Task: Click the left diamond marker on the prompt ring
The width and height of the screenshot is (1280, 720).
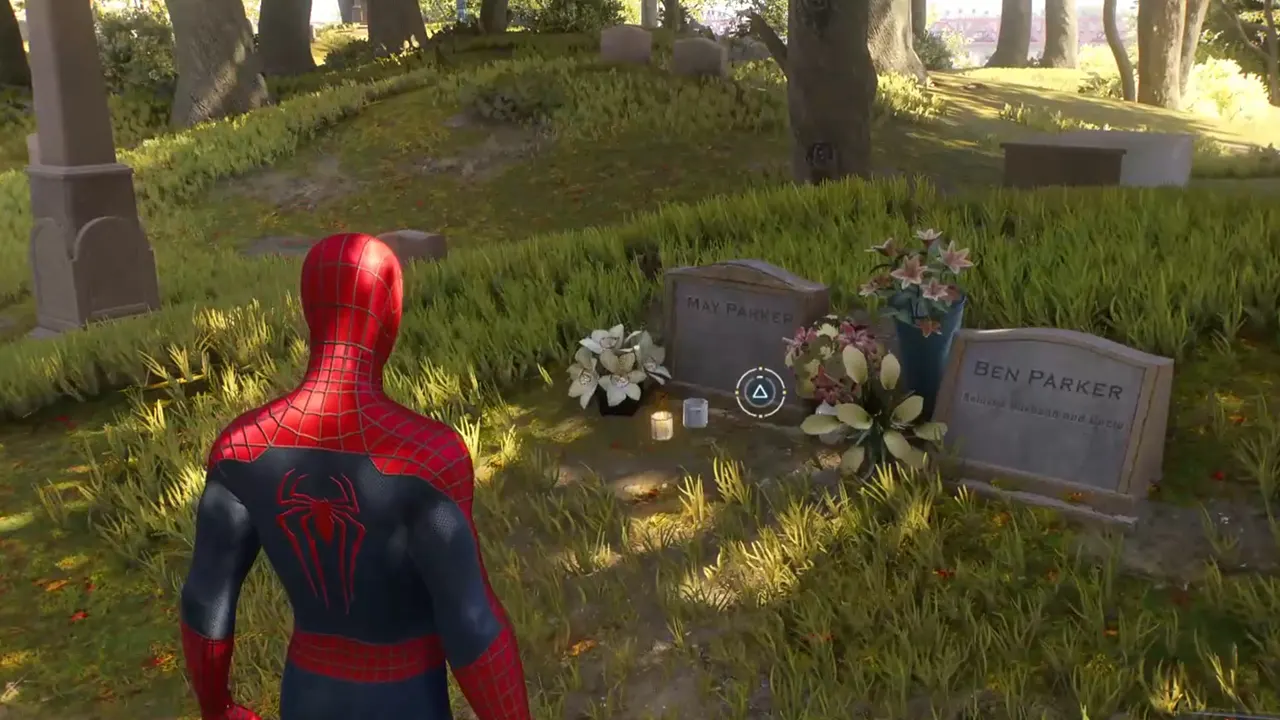Action: (x=737, y=392)
